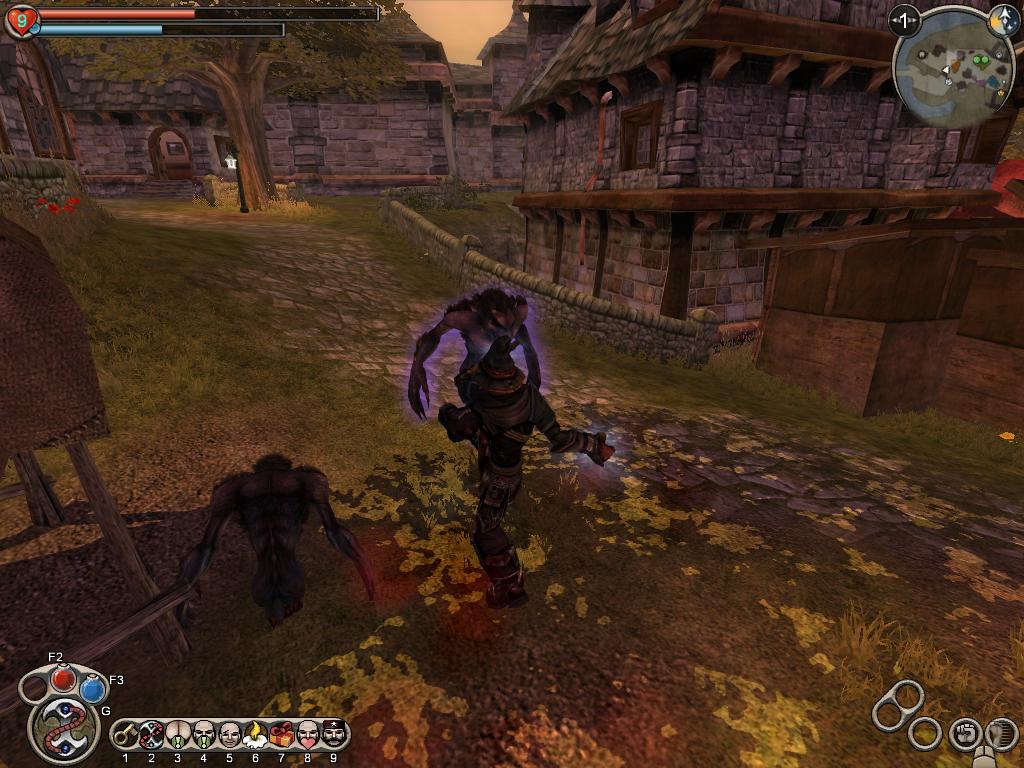Click the day-night compass dial

tap(1003, 20)
